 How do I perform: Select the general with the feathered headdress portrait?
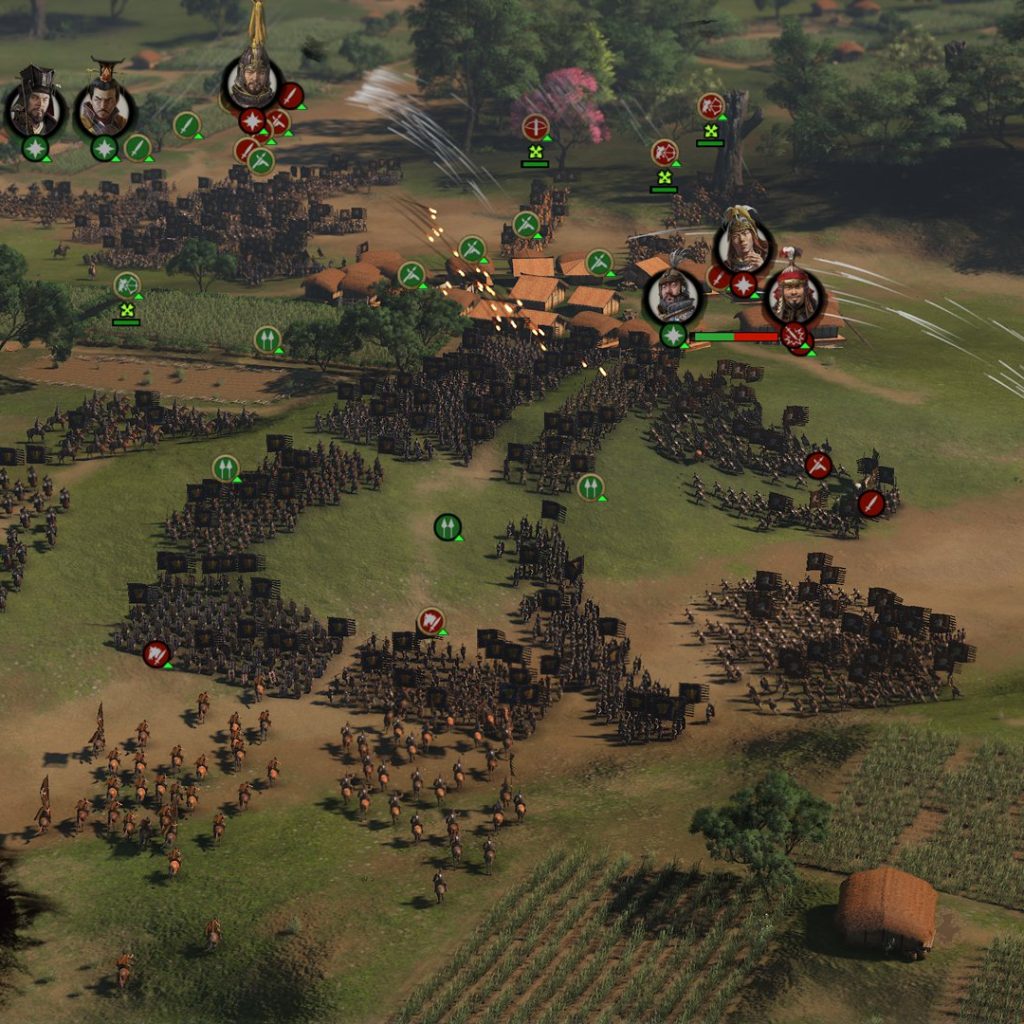(x=744, y=243)
